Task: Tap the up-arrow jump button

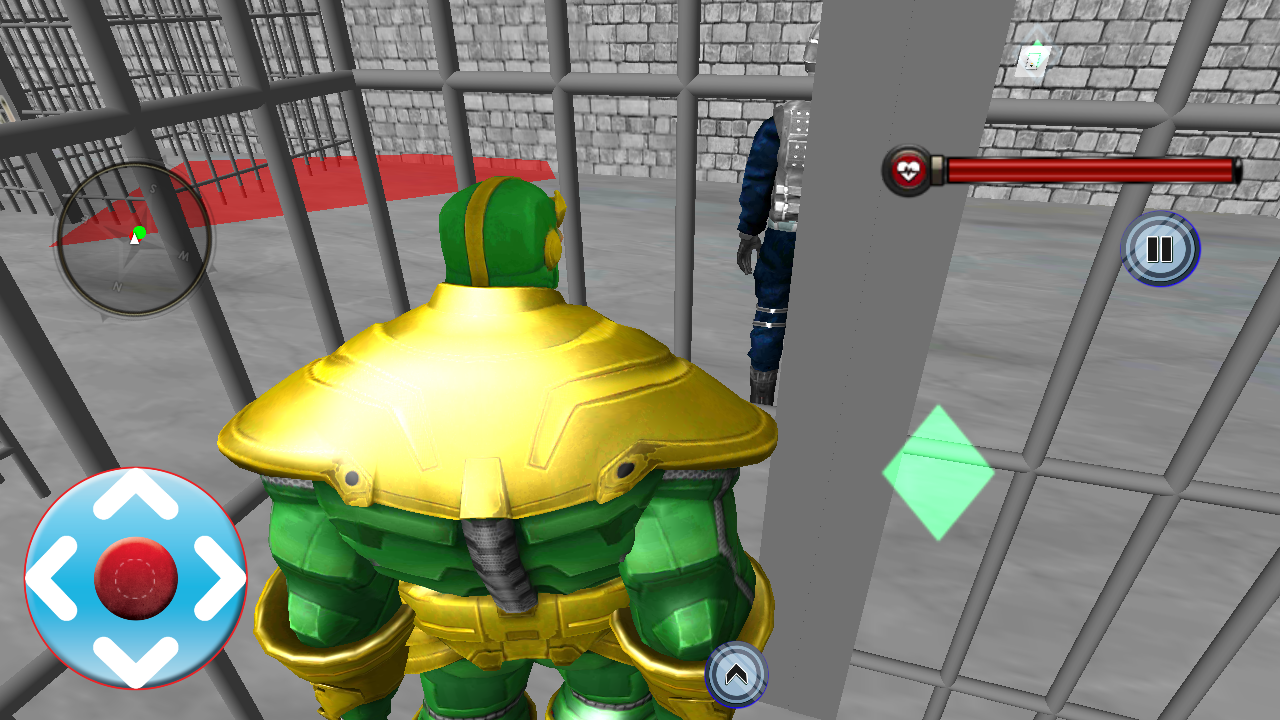Action: point(737,675)
